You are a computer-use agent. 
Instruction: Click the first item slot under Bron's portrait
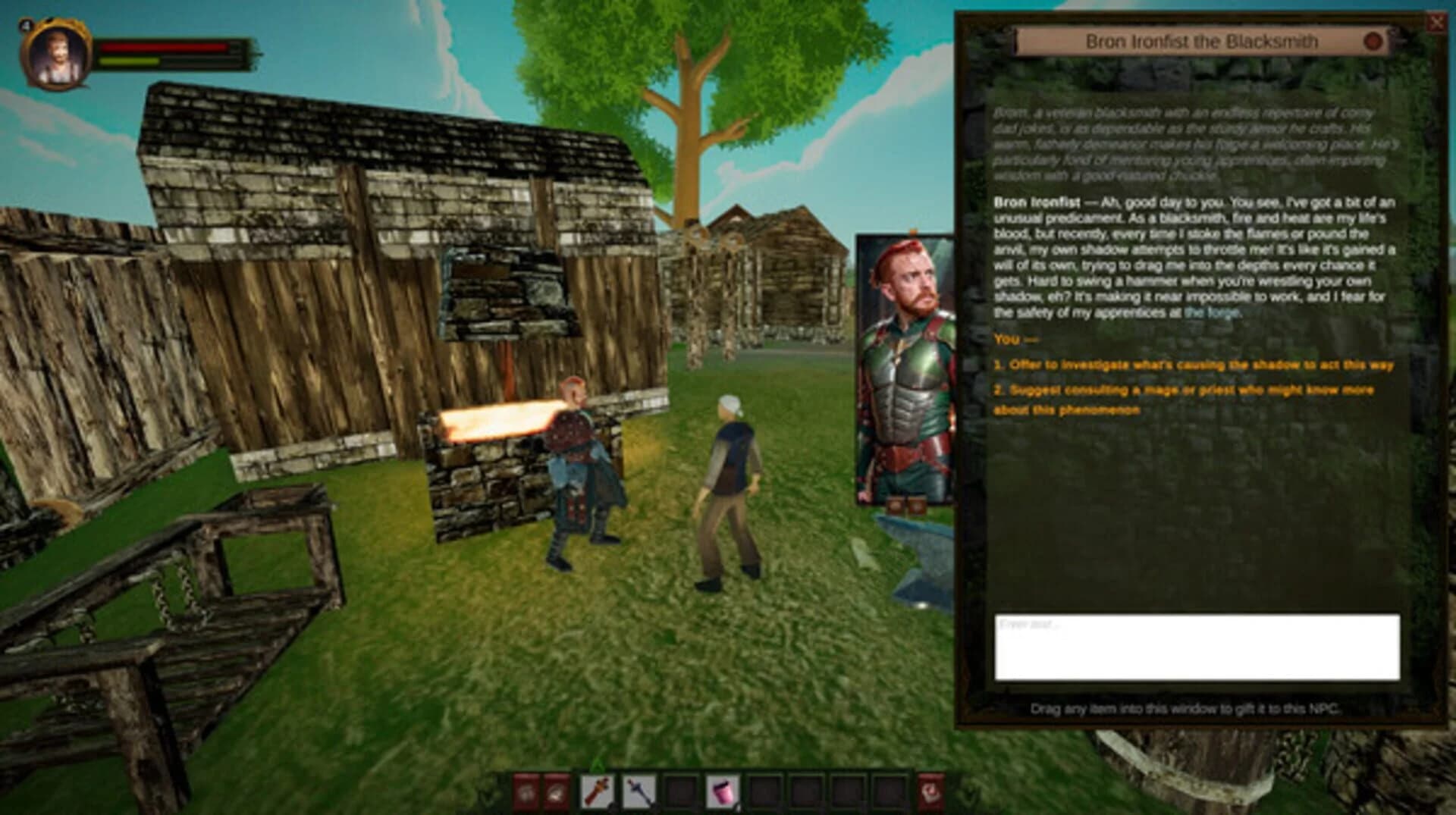895,505
